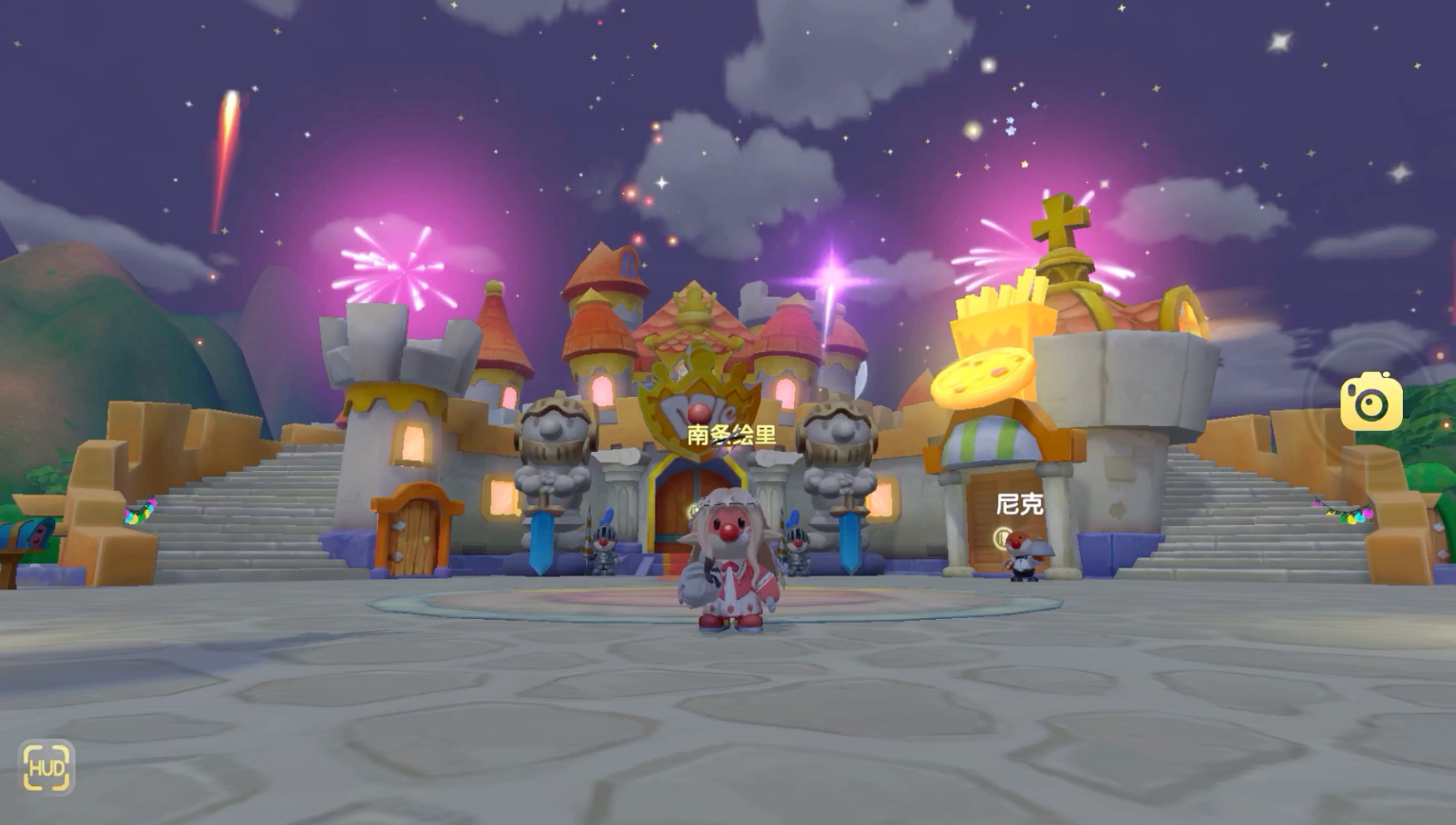Screen dimensions: 1456x825
Task: Toggle the HUD display button
Action: pyautogui.click(x=46, y=767)
